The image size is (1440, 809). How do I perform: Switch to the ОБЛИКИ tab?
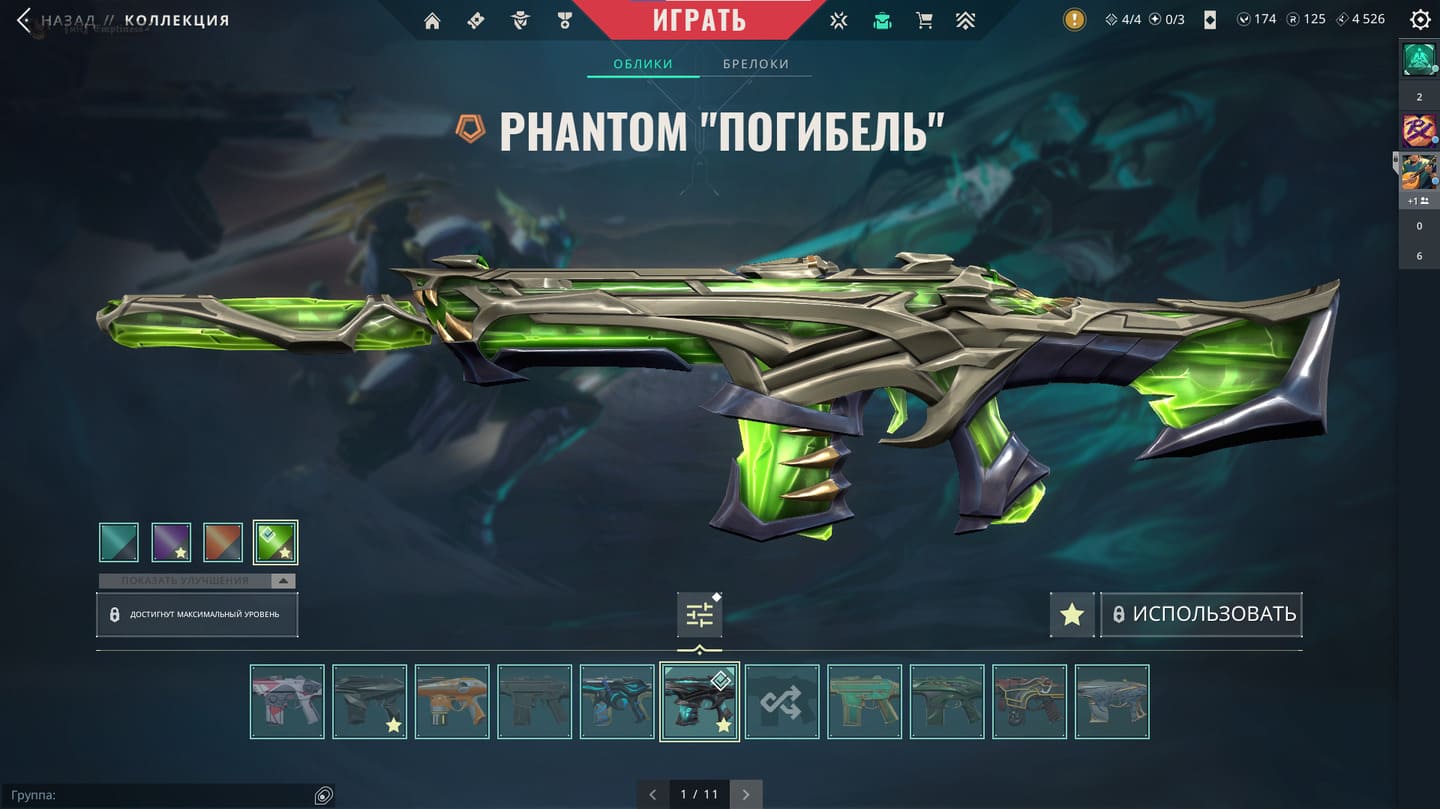coord(643,64)
